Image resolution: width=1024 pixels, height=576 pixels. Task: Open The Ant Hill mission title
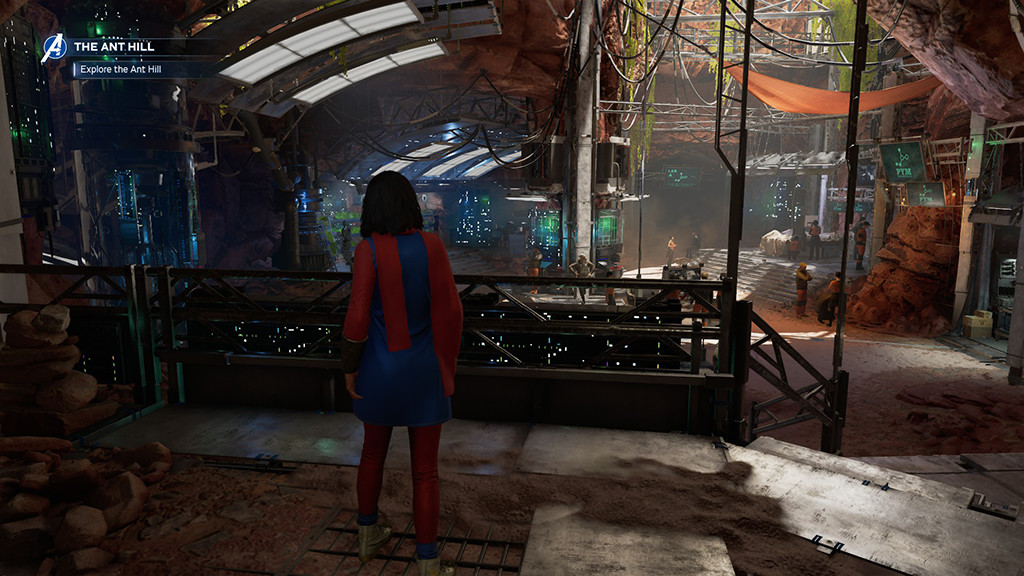pyautogui.click(x=114, y=46)
